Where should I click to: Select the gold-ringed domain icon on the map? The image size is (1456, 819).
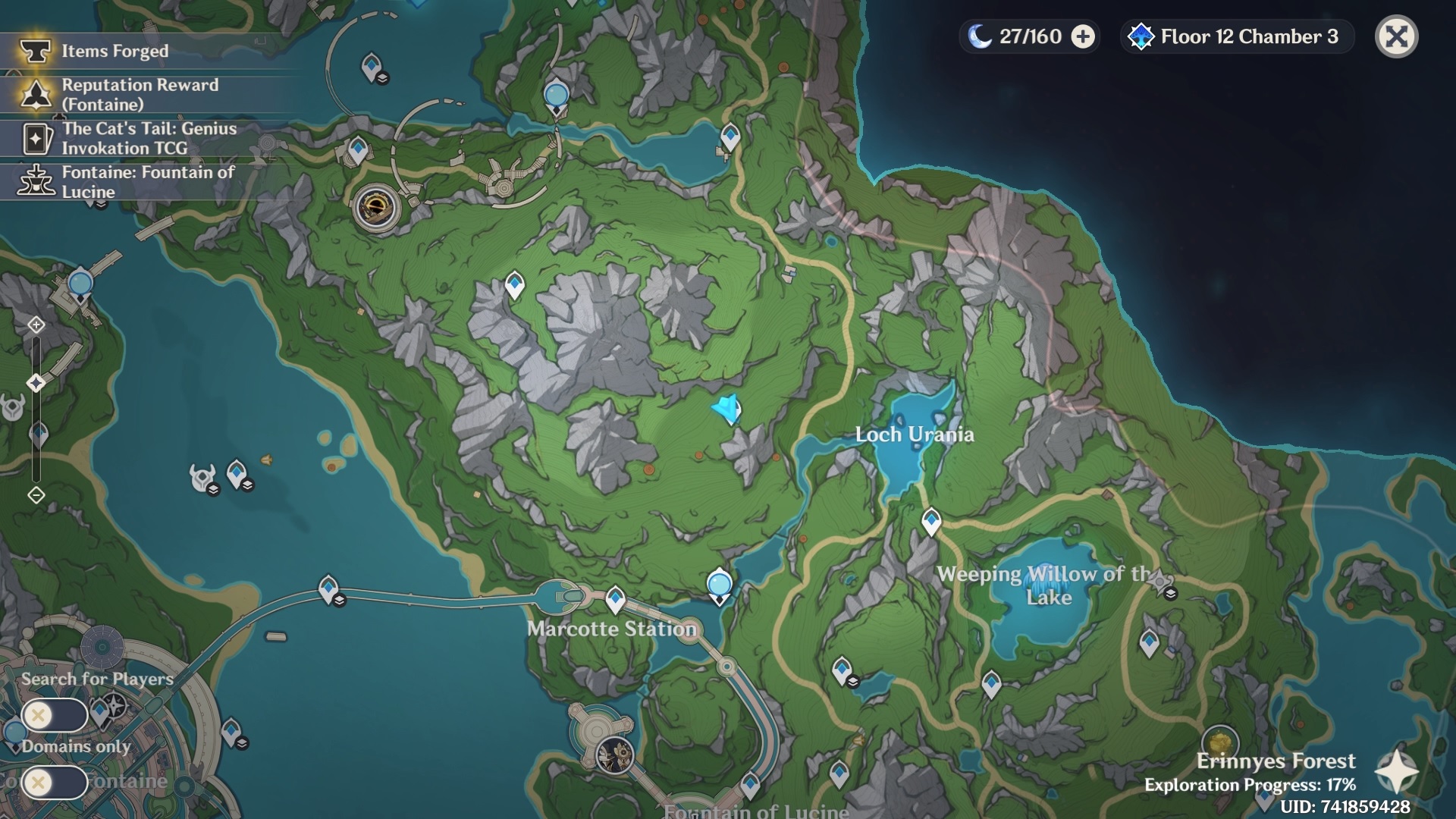pos(376,206)
